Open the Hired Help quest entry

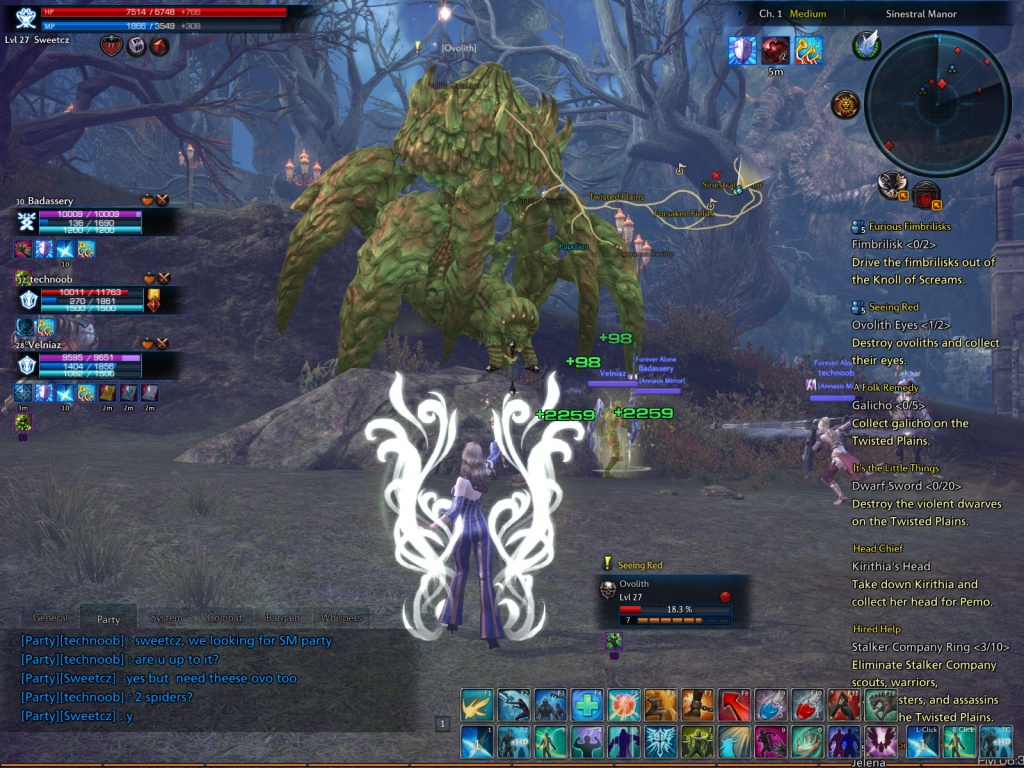tap(876, 629)
